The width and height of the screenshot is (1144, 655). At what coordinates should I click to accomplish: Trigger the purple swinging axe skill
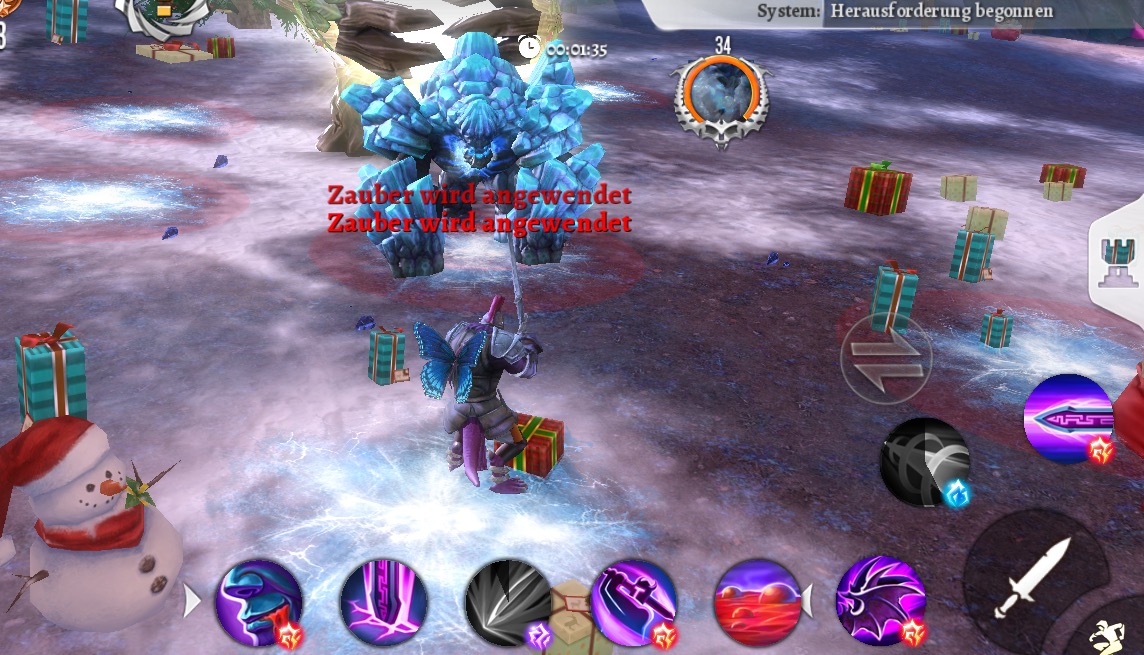(634, 603)
